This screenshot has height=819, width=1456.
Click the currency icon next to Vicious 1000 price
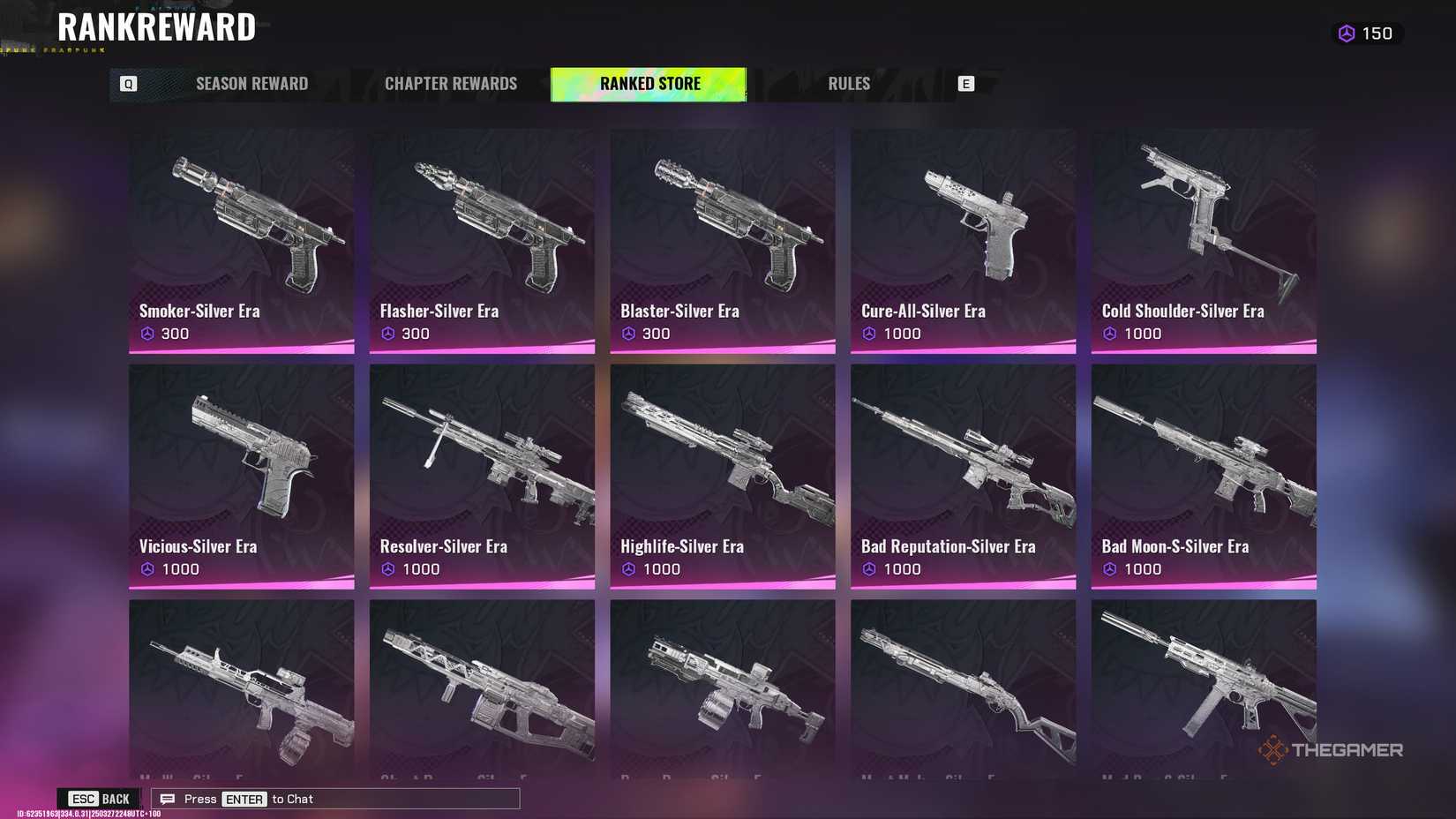pyautogui.click(x=146, y=569)
